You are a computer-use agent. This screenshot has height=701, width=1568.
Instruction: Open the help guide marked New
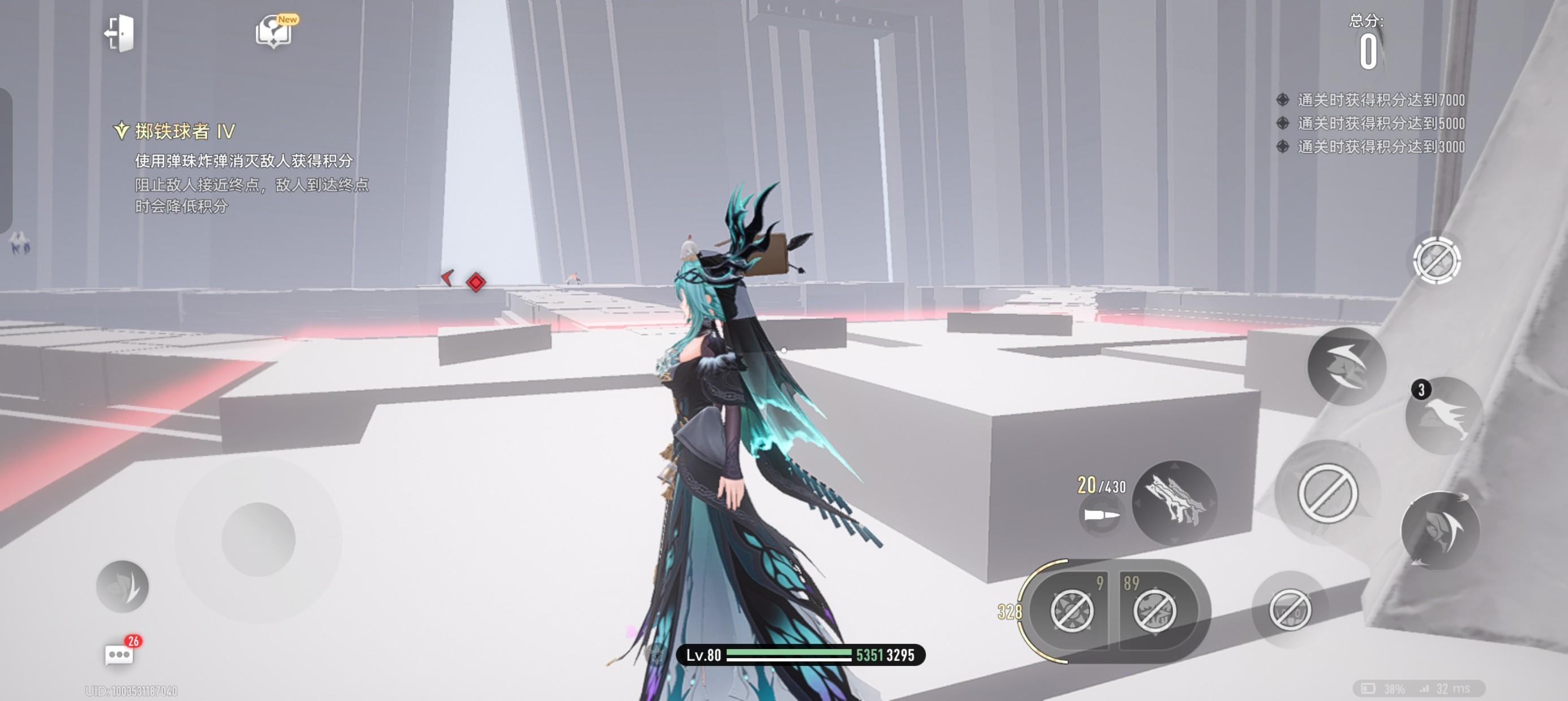[x=275, y=32]
